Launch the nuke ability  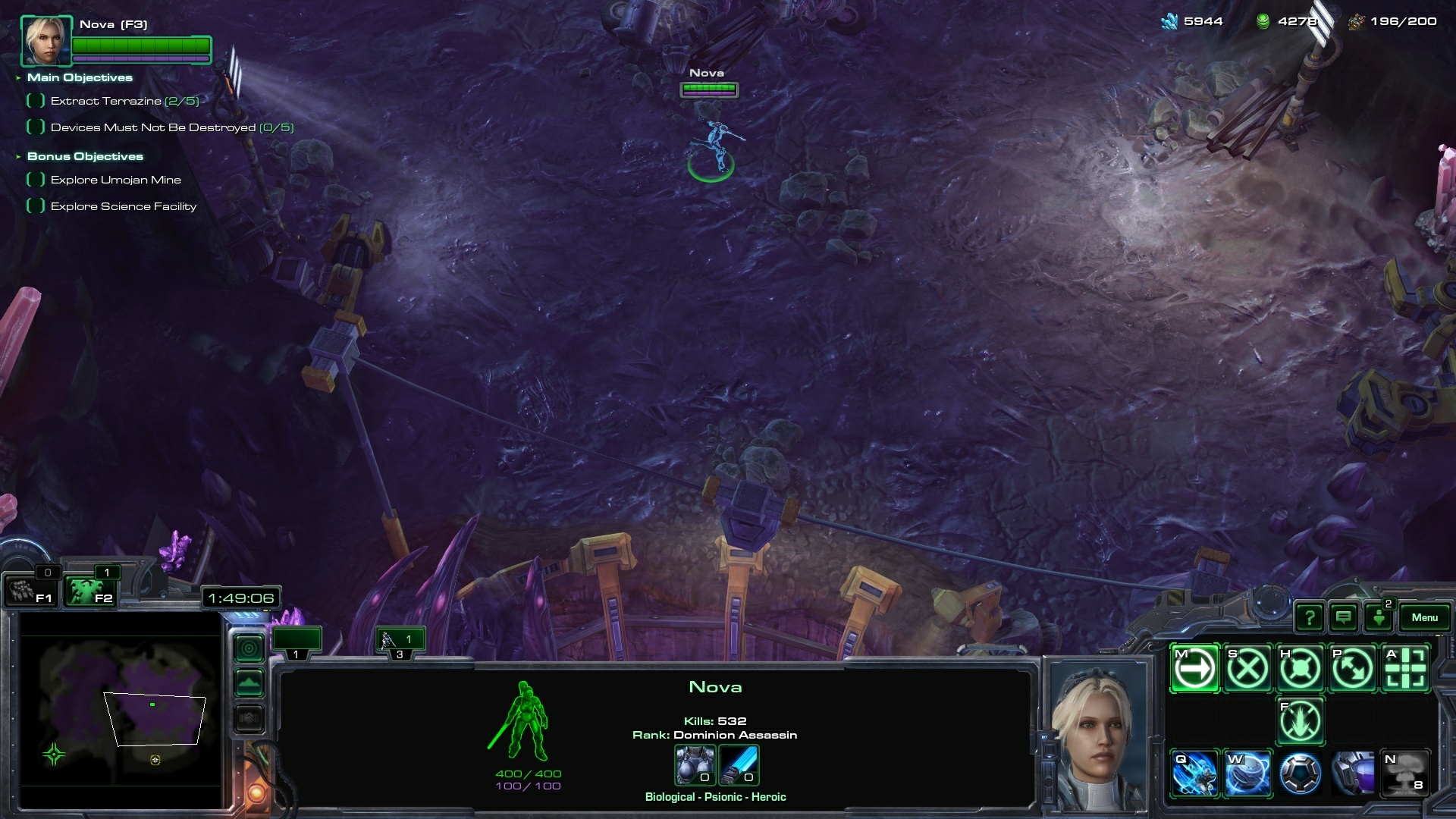click(x=1405, y=773)
